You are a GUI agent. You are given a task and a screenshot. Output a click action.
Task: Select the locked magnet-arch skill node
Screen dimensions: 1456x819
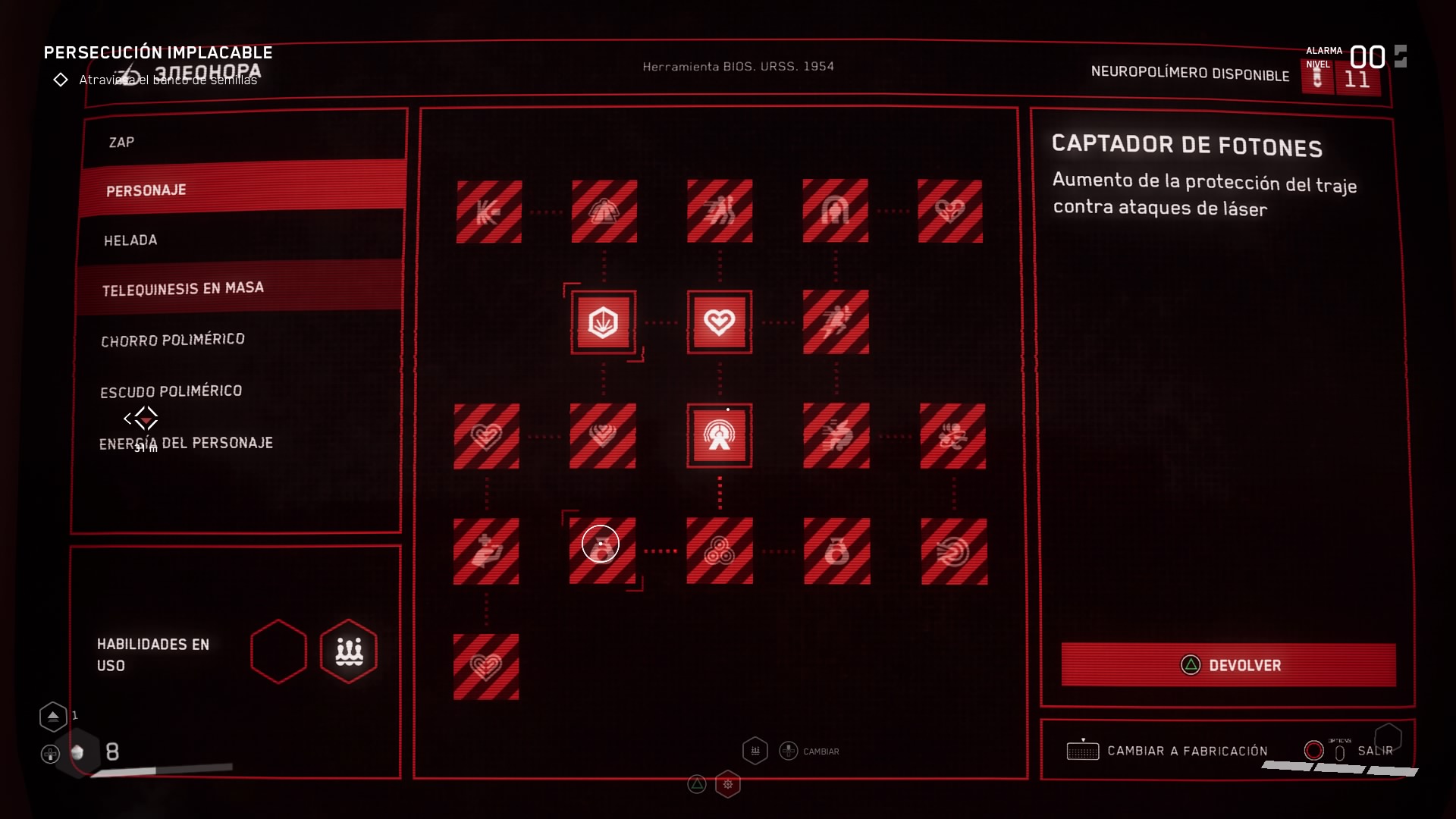point(835,212)
